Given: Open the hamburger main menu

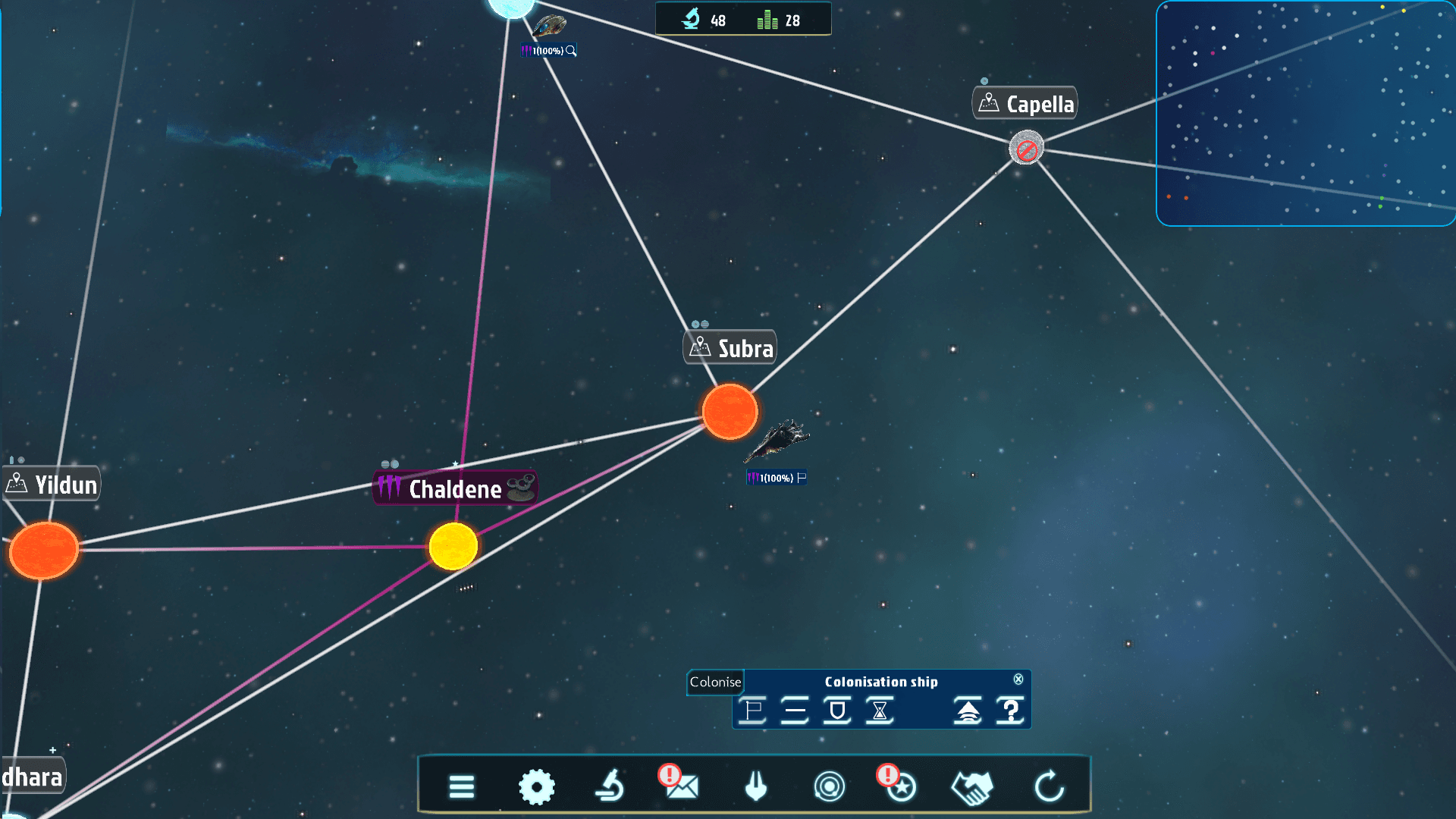Looking at the screenshot, I should click(461, 786).
